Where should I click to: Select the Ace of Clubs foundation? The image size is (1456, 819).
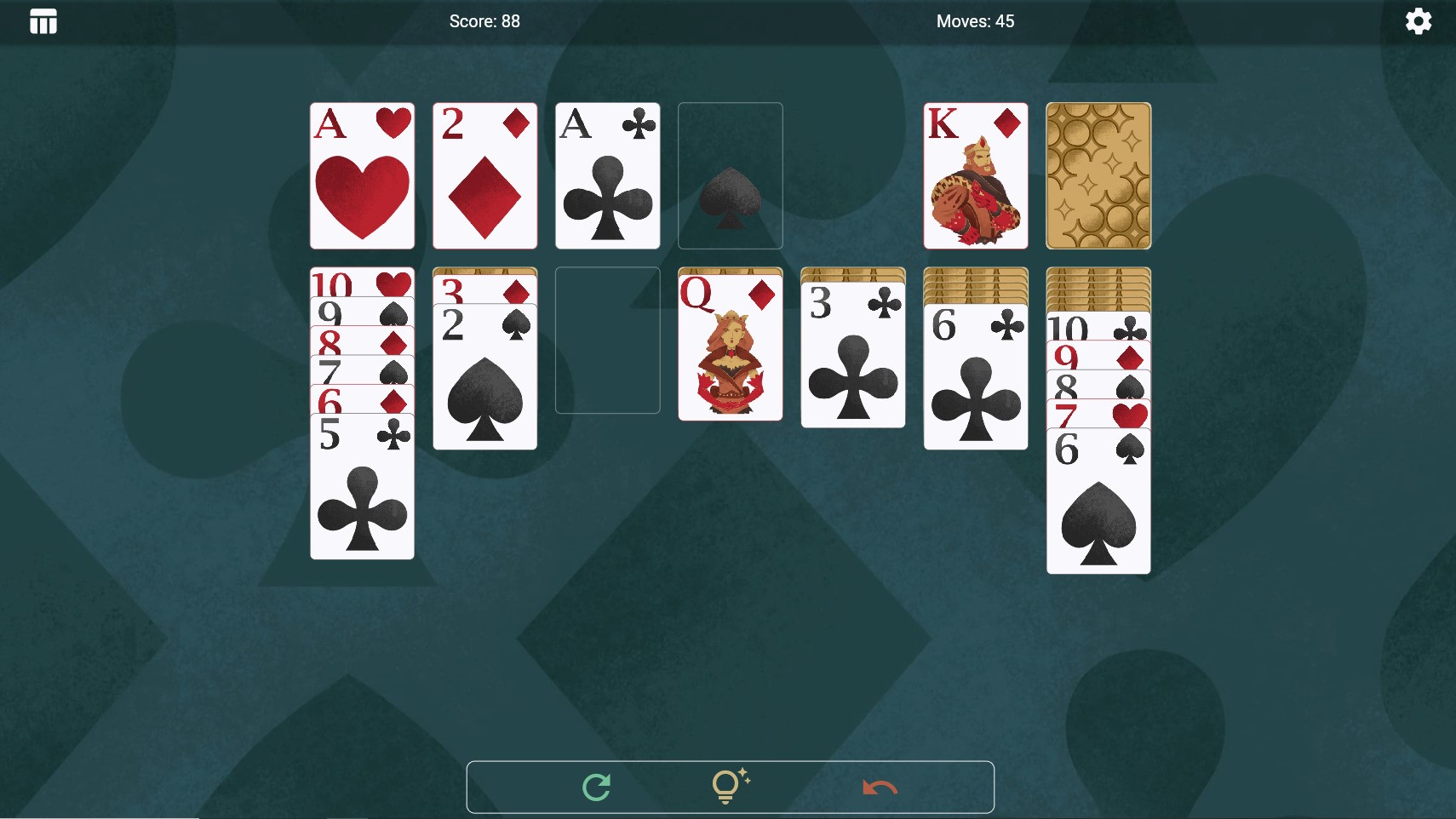pos(607,175)
